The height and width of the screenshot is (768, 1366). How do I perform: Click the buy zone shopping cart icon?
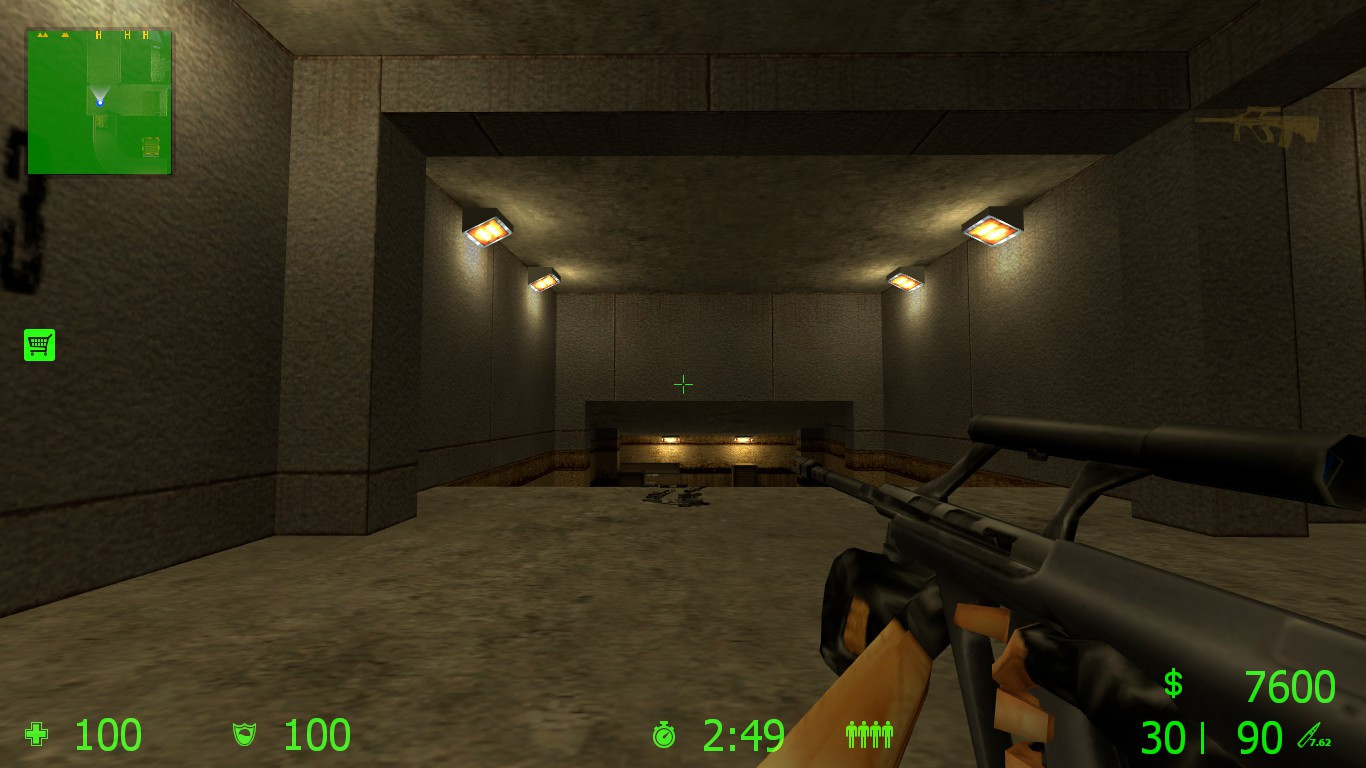point(39,344)
